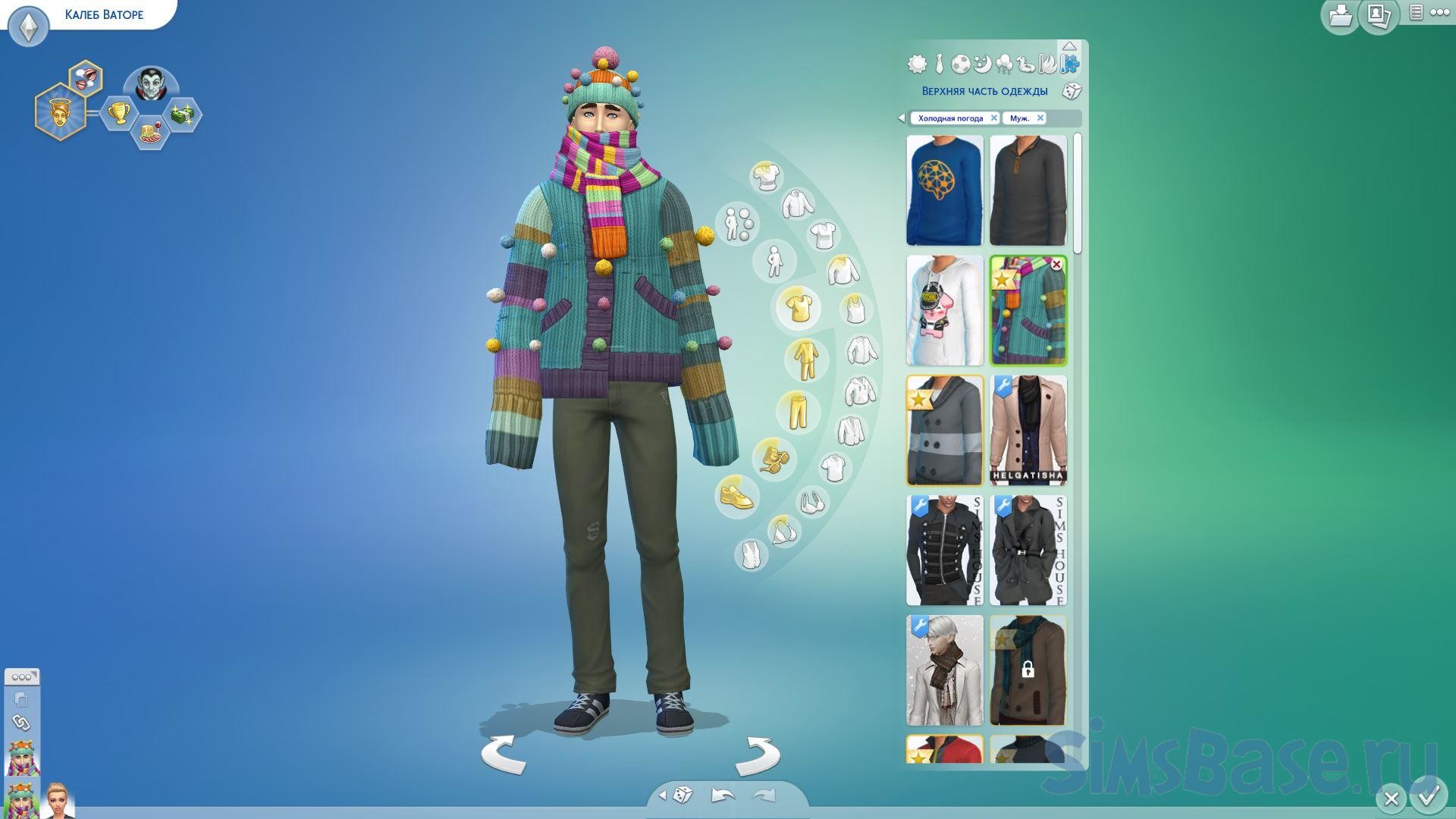The width and height of the screenshot is (1456, 819).
Task: Rotate the Sim with the right arrow
Action: pyautogui.click(x=758, y=755)
